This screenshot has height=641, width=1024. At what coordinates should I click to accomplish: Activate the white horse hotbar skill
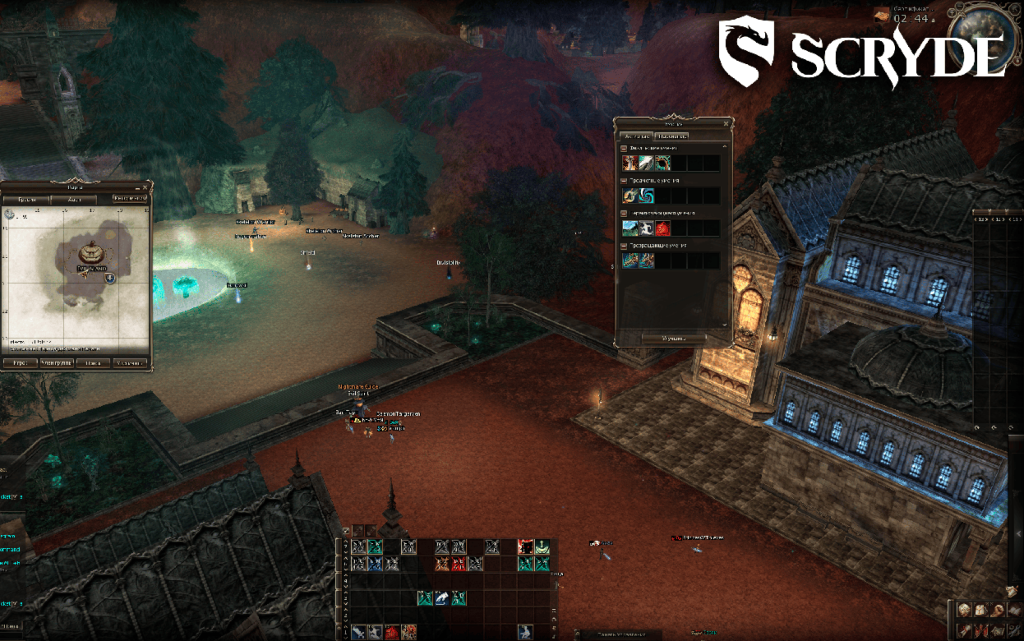(x=441, y=598)
